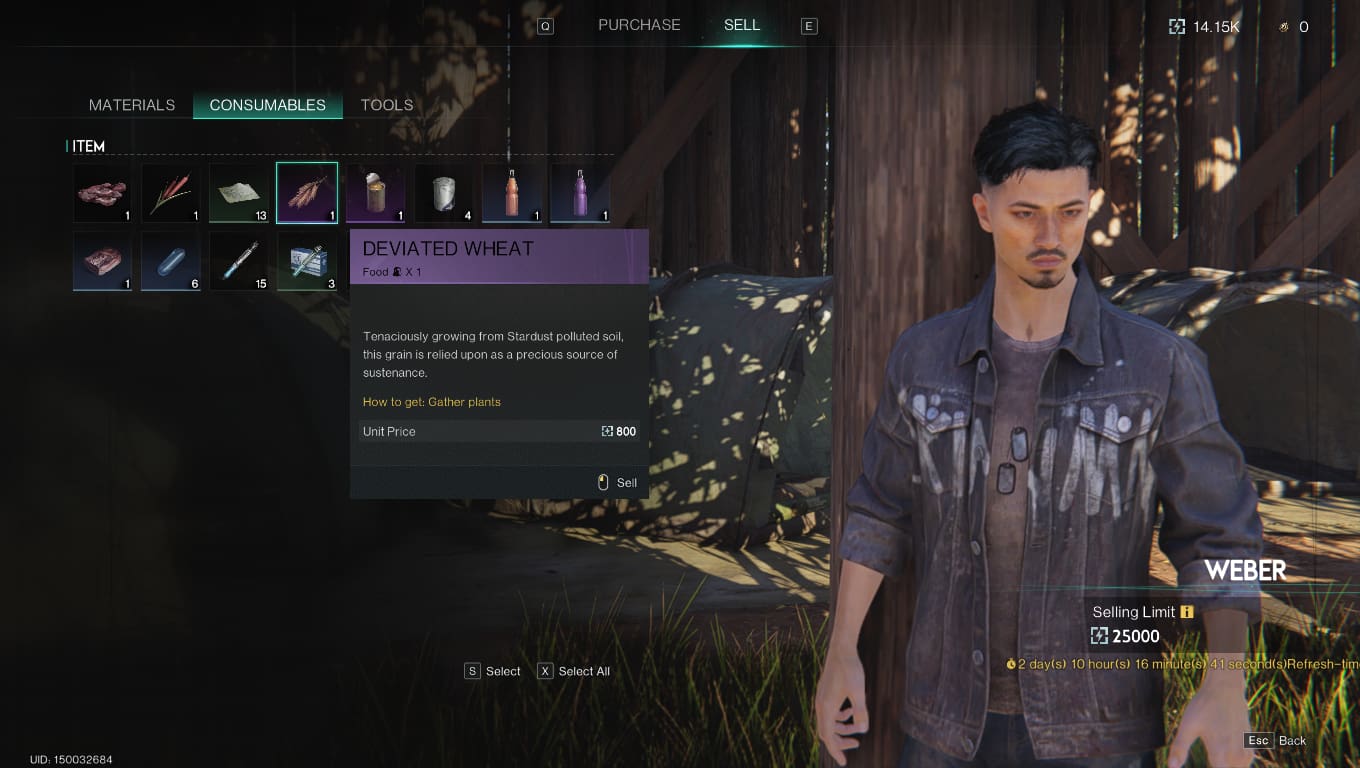Sell the Deviated Wheat from tooltip
This screenshot has height=768, width=1360.
click(617, 483)
